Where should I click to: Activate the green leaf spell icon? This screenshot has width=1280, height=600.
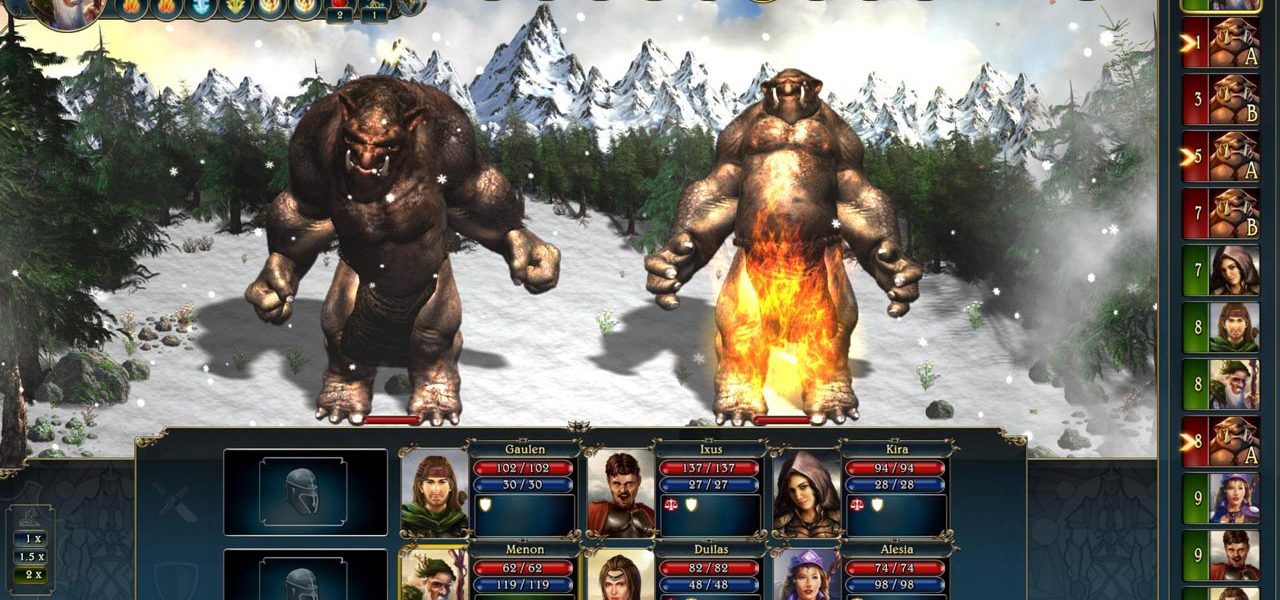235,7
